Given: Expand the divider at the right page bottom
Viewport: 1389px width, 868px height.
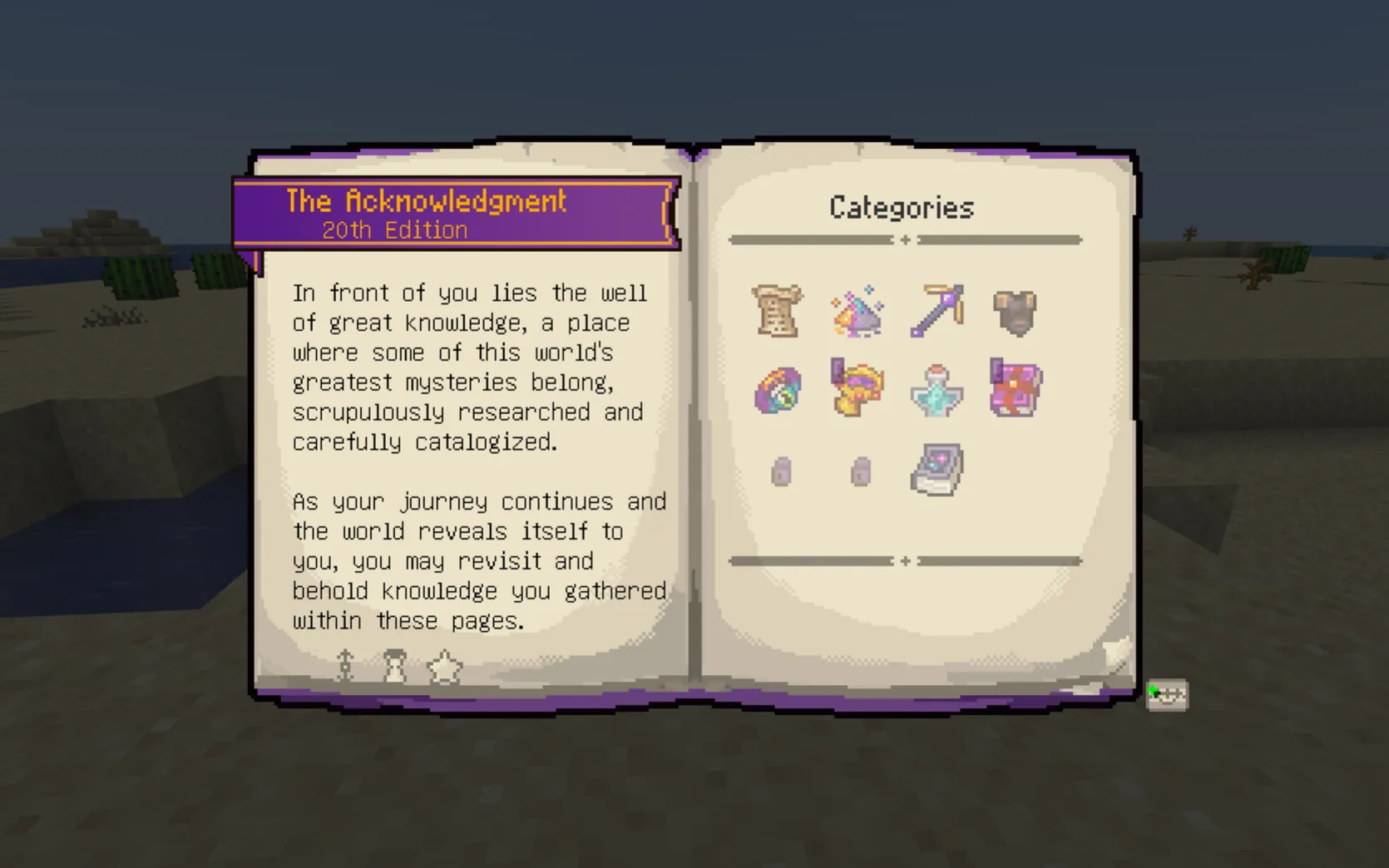Looking at the screenshot, I should (904, 561).
